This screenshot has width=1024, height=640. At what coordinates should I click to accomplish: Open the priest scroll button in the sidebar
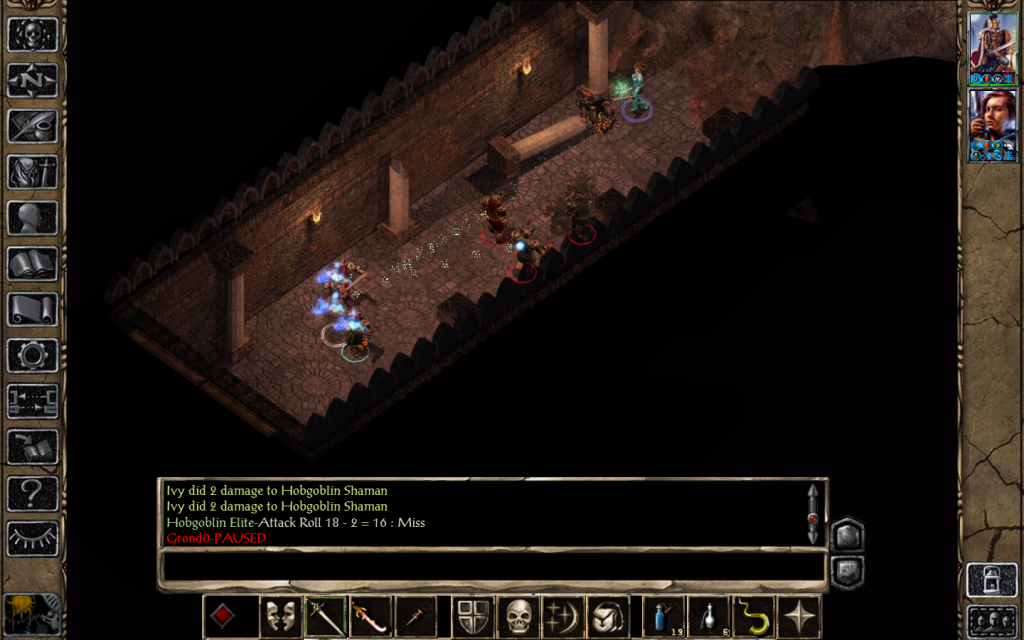pos(32,309)
